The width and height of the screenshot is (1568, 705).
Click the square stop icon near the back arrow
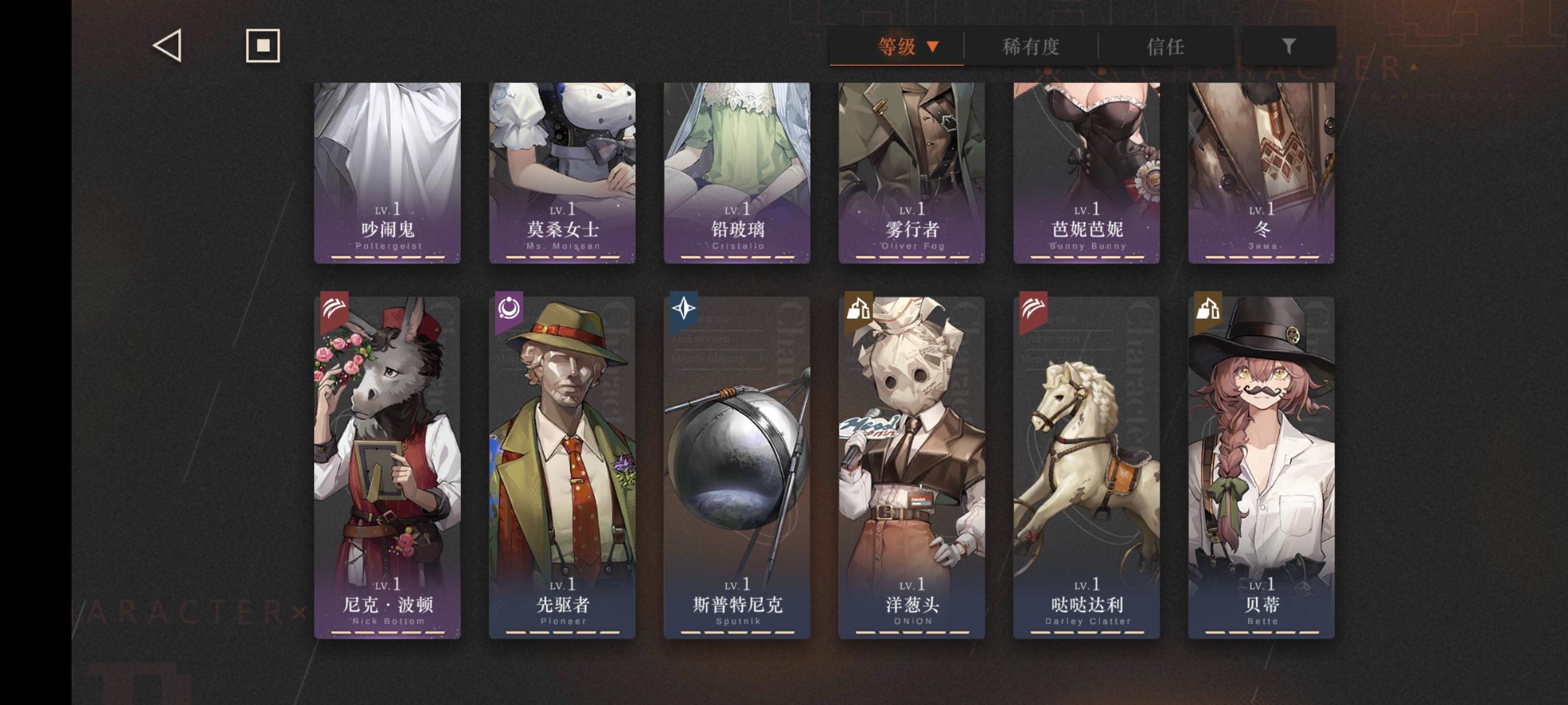pyautogui.click(x=263, y=46)
